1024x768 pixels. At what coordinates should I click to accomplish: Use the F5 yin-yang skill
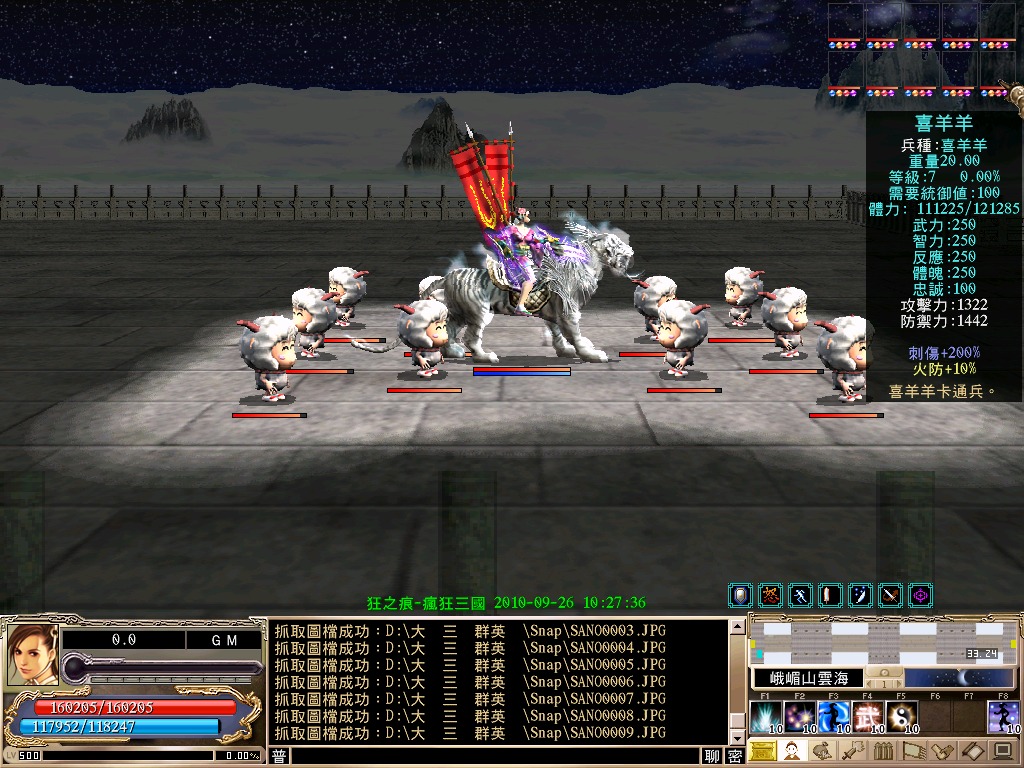click(901, 717)
